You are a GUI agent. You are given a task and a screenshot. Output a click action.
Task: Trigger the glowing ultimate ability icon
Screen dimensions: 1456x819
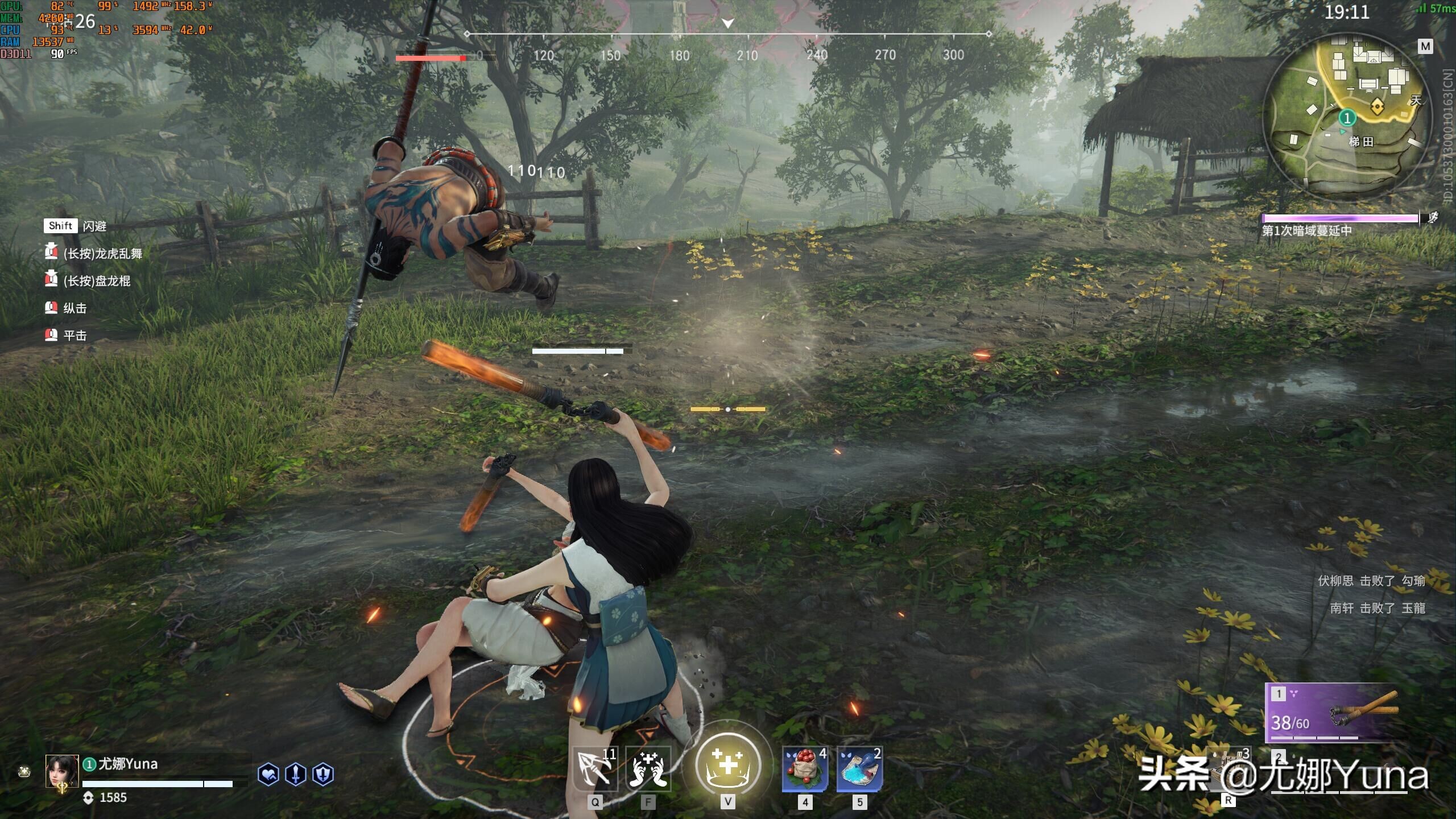click(x=728, y=765)
